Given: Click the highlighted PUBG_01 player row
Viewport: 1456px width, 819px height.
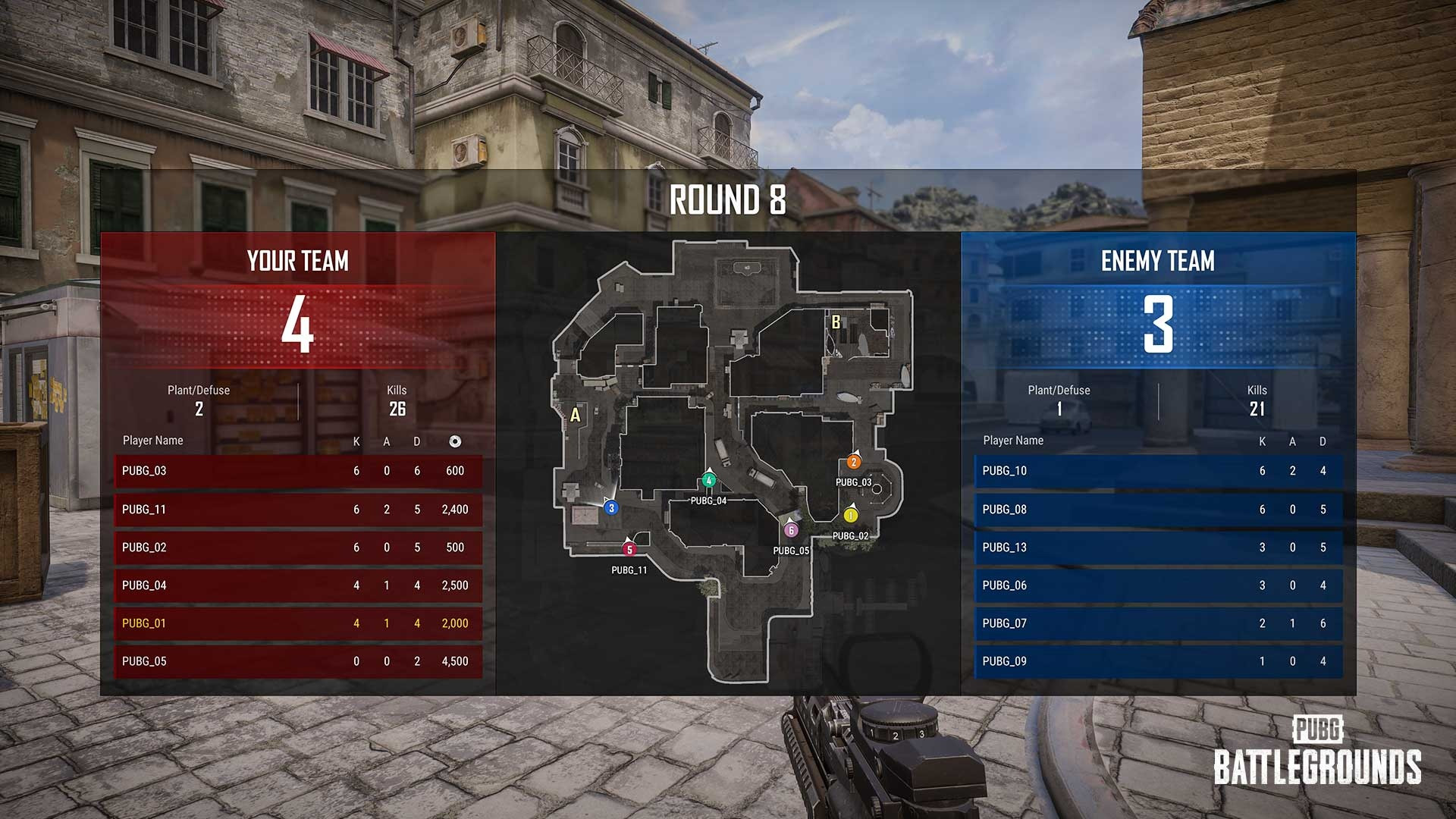Looking at the screenshot, I should pyautogui.click(x=298, y=623).
